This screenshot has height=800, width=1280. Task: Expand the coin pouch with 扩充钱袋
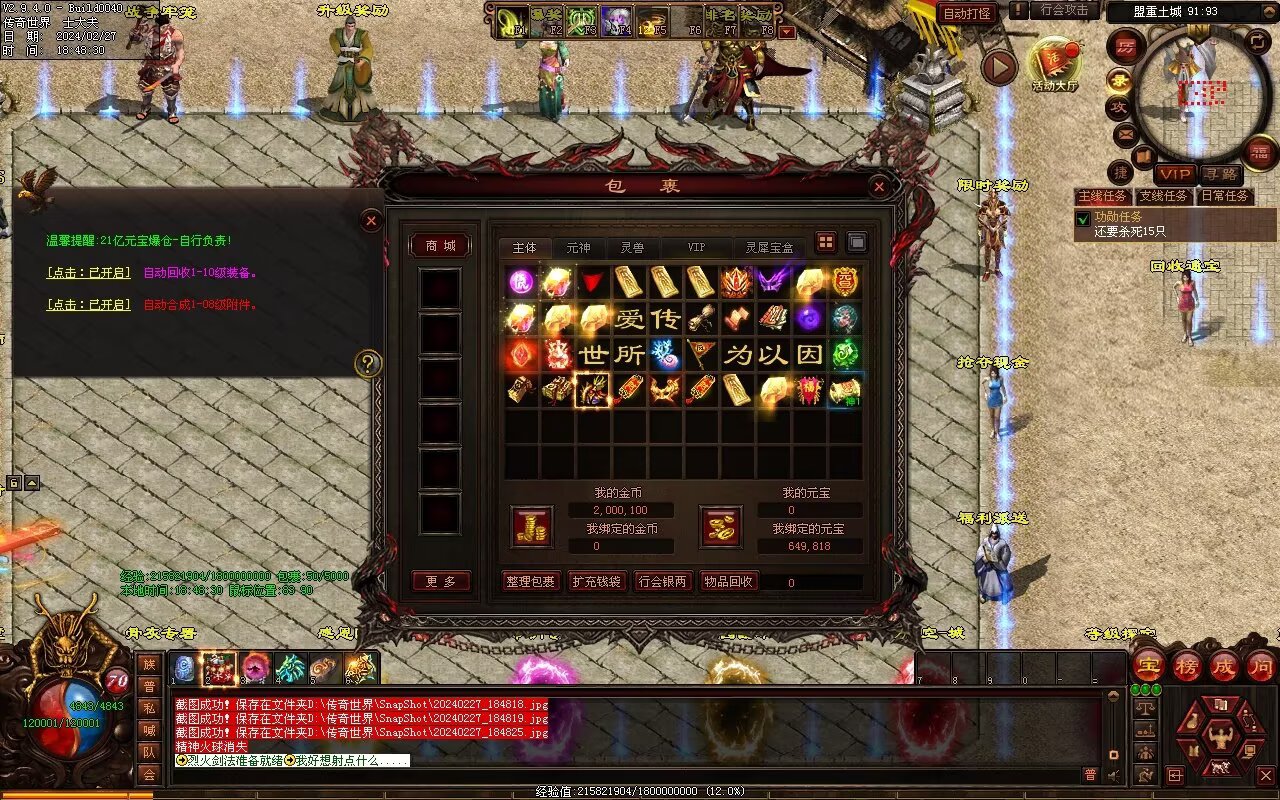tap(596, 581)
